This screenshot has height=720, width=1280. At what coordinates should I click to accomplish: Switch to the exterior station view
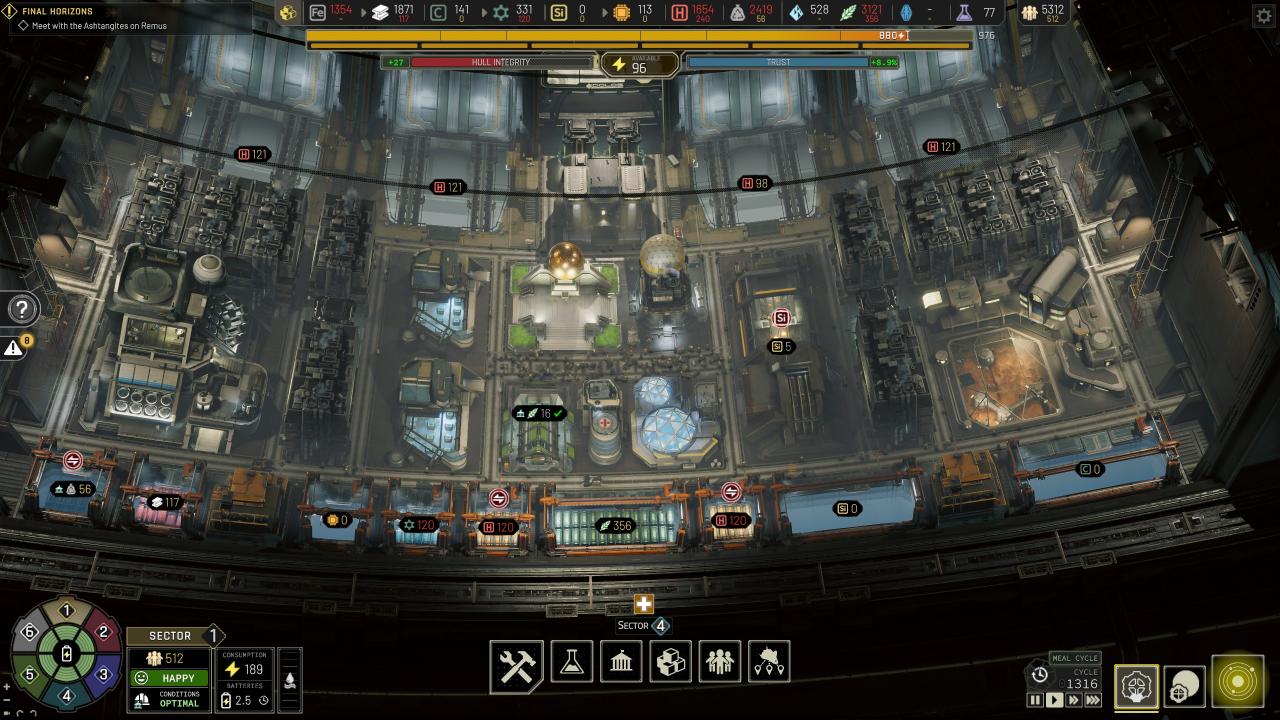pyautogui.click(x=1184, y=686)
